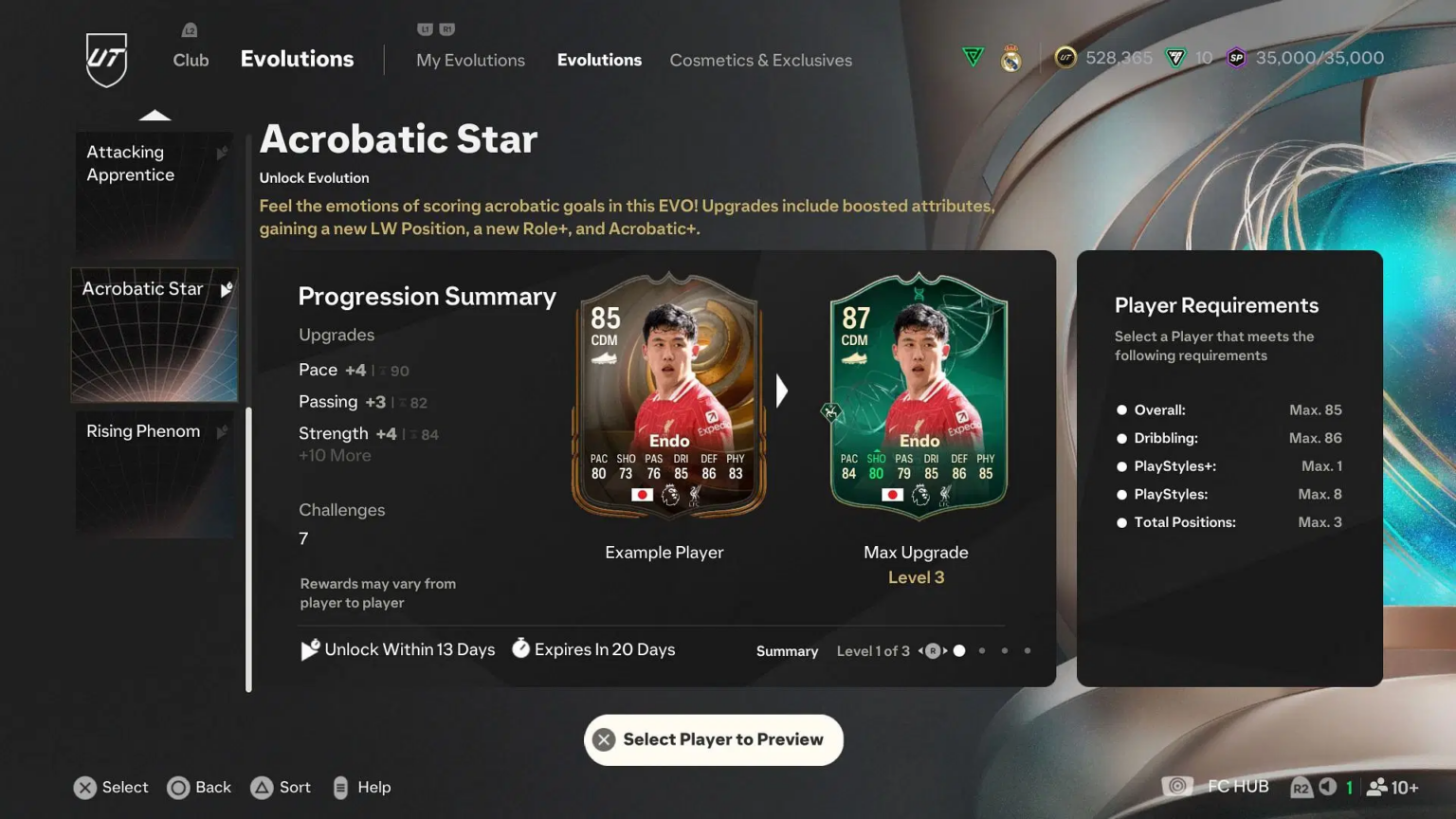The image size is (1456, 819).
Task: Click the UT logo in top-left corner
Action: click(x=106, y=61)
